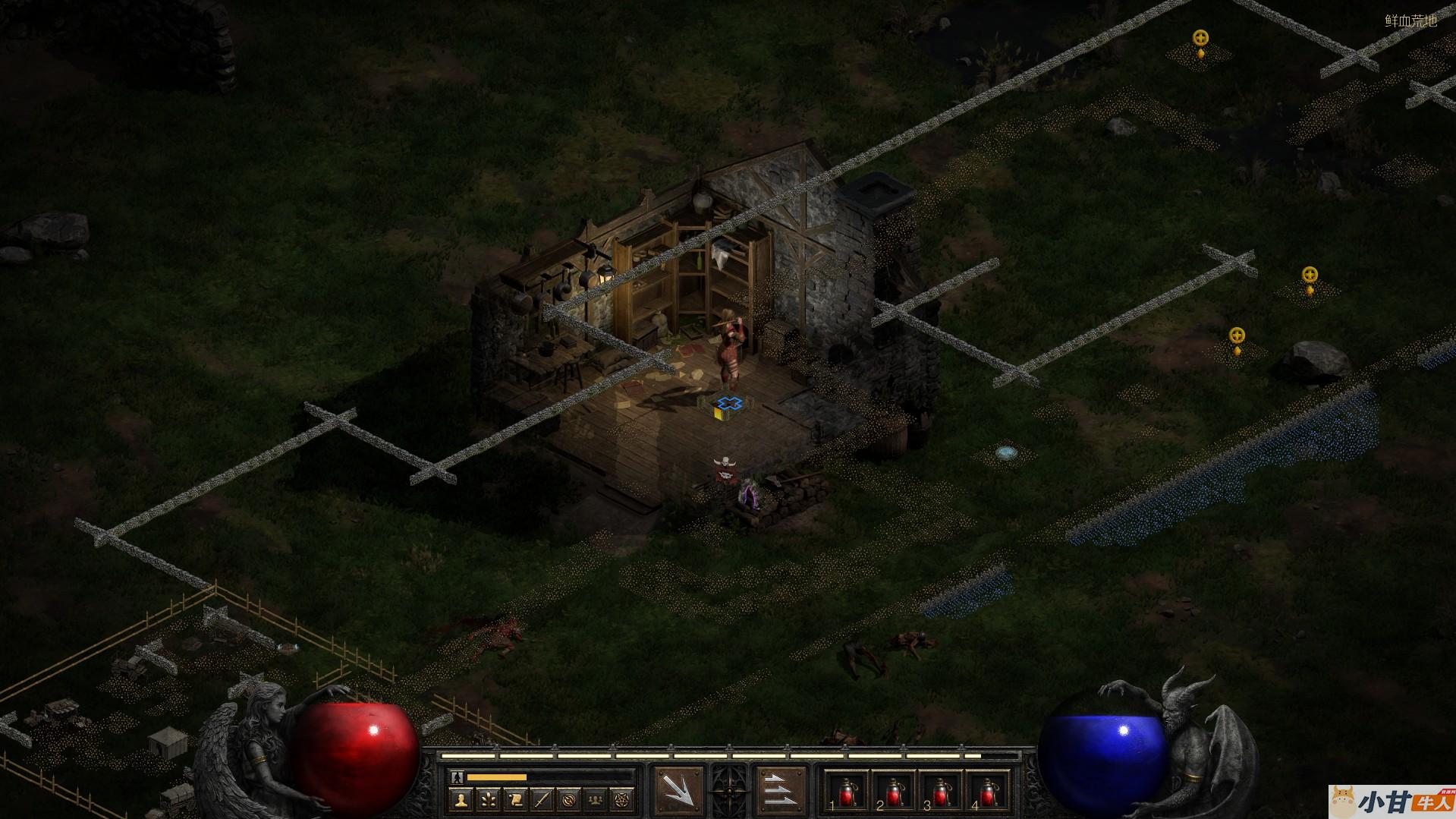Select the right-click triple arrow skill
This screenshot has width=1456, height=819.
pyautogui.click(x=781, y=792)
